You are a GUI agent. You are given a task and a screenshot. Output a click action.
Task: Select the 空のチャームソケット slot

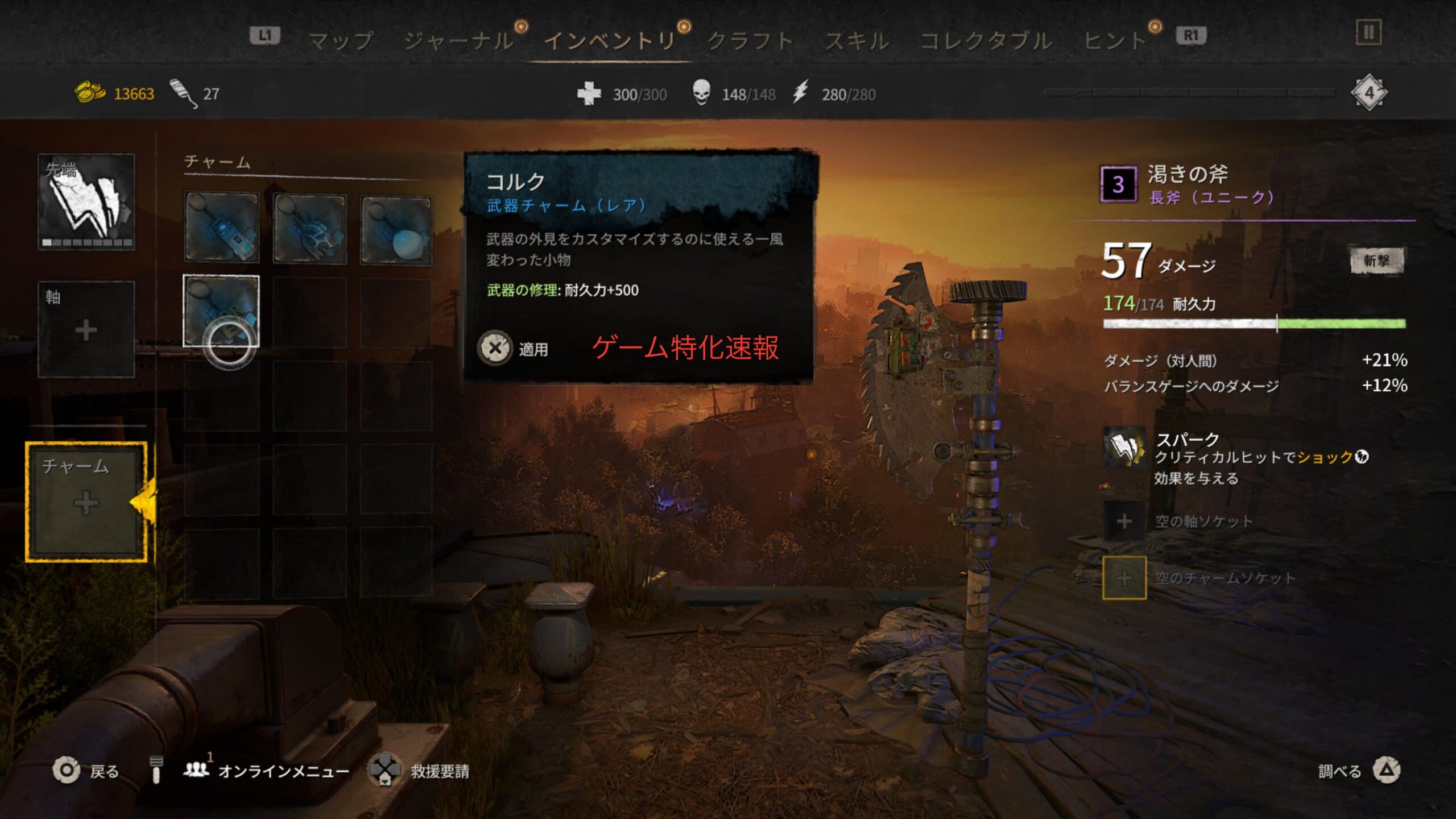pyautogui.click(x=1124, y=578)
